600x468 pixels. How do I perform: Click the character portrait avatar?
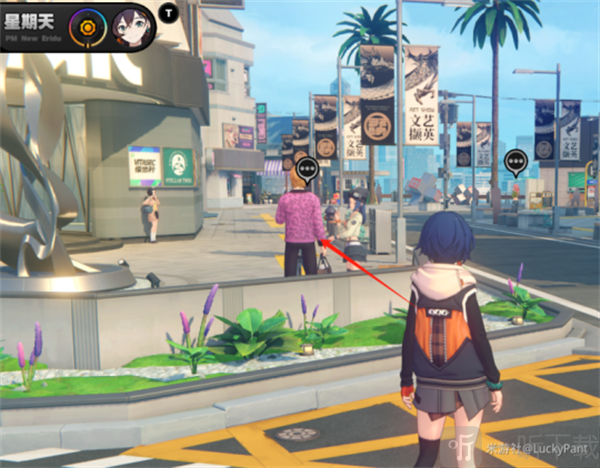[x=132, y=22]
